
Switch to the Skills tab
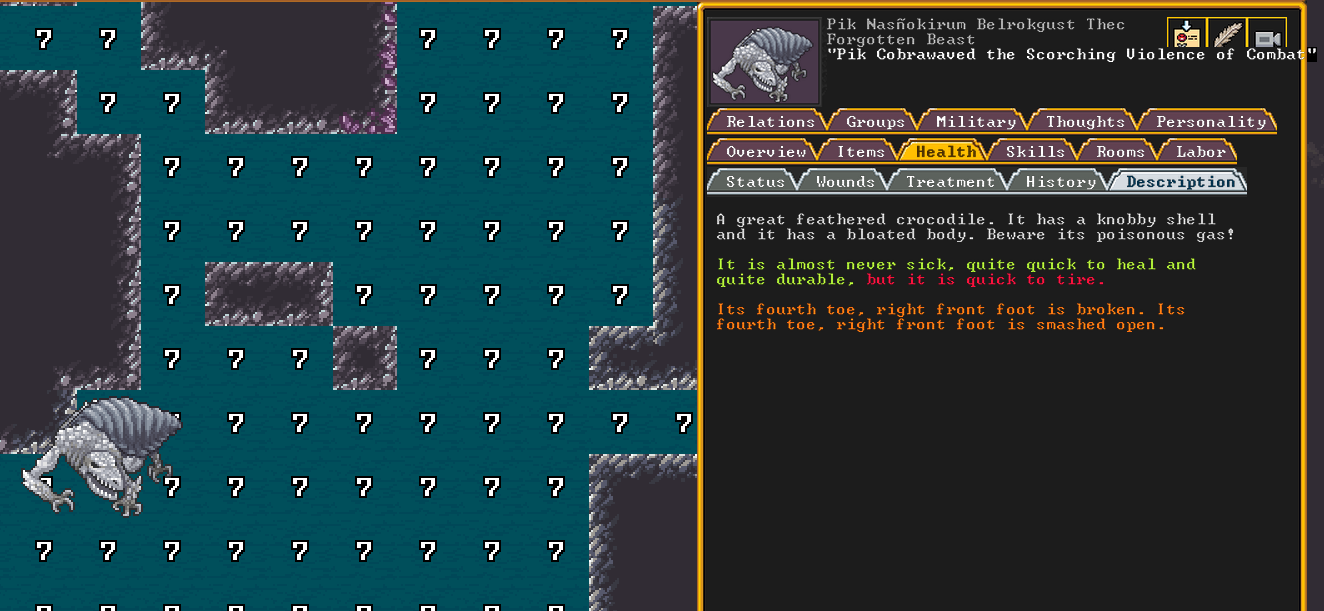click(x=1034, y=151)
